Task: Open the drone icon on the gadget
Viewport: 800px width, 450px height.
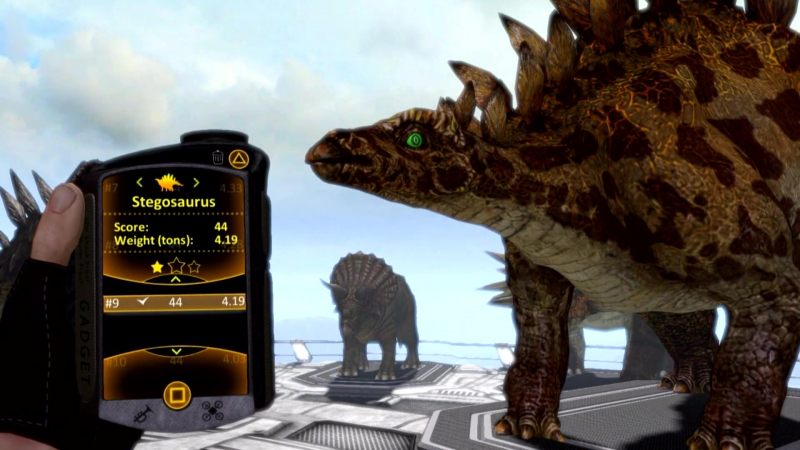Action: pos(211,408)
